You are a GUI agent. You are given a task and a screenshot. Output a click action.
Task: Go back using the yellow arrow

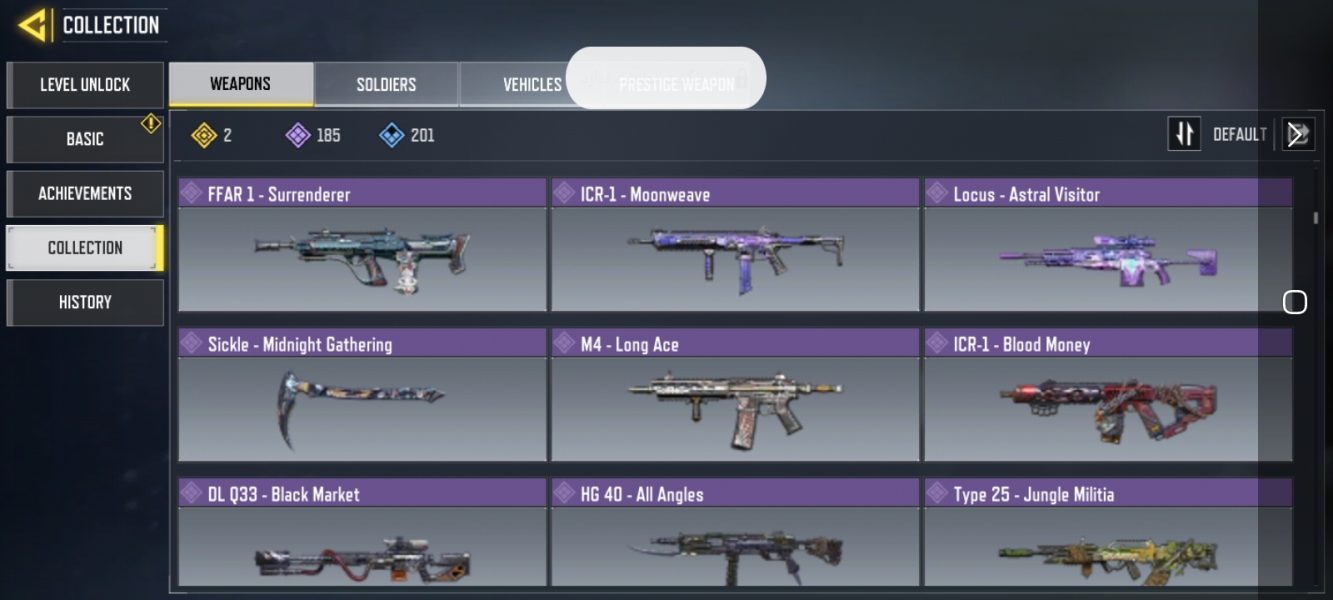[32, 25]
